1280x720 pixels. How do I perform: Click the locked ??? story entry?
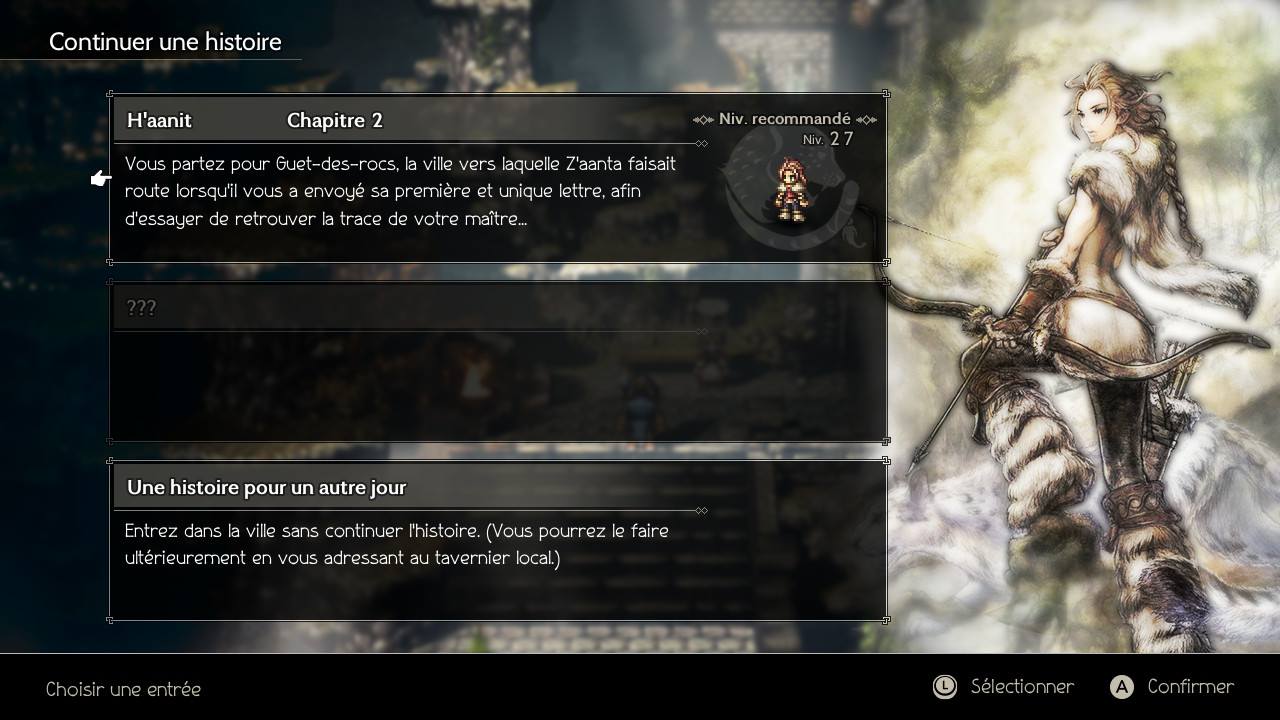[400, 355]
